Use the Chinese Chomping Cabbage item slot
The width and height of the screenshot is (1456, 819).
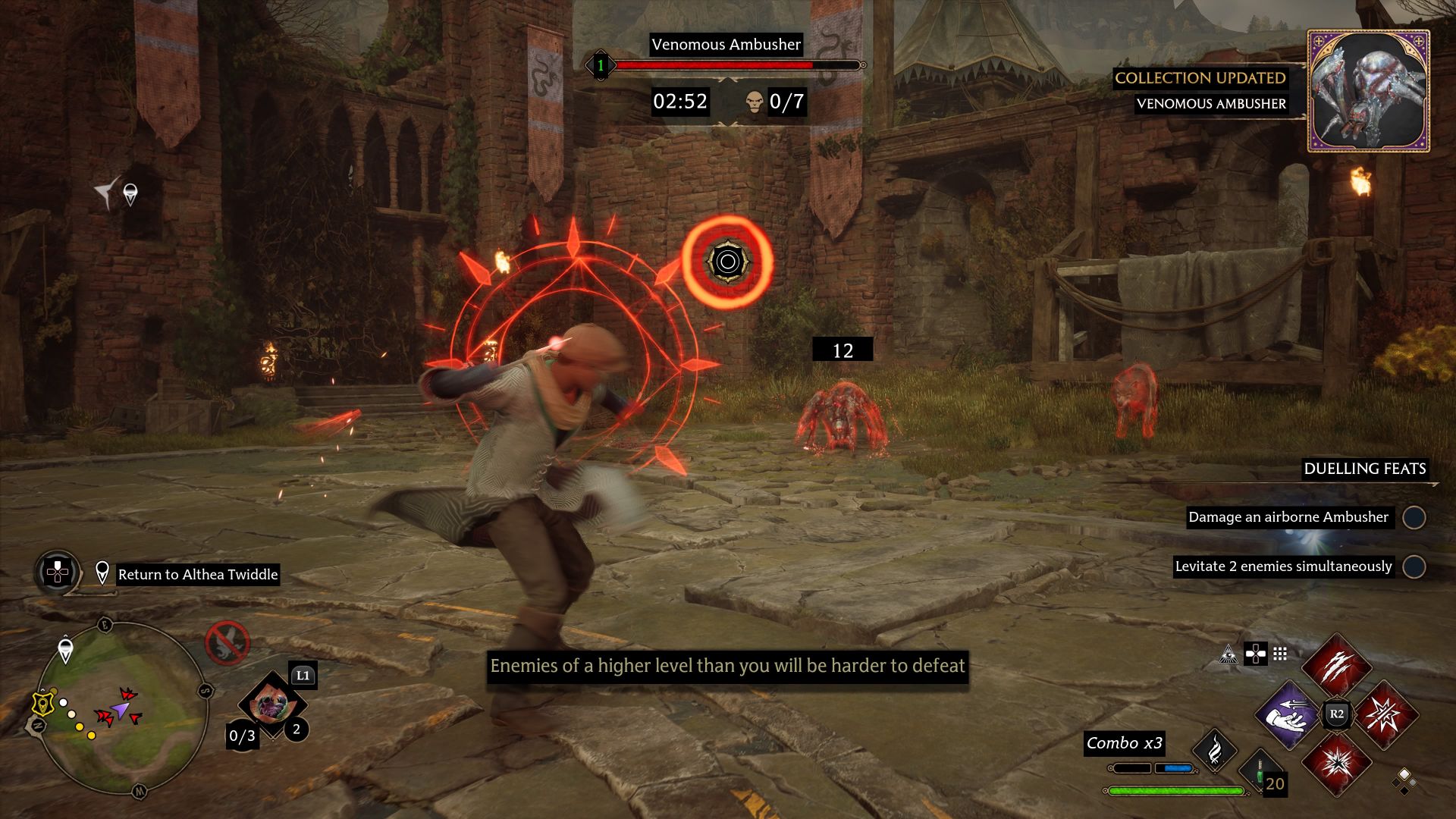click(x=271, y=705)
